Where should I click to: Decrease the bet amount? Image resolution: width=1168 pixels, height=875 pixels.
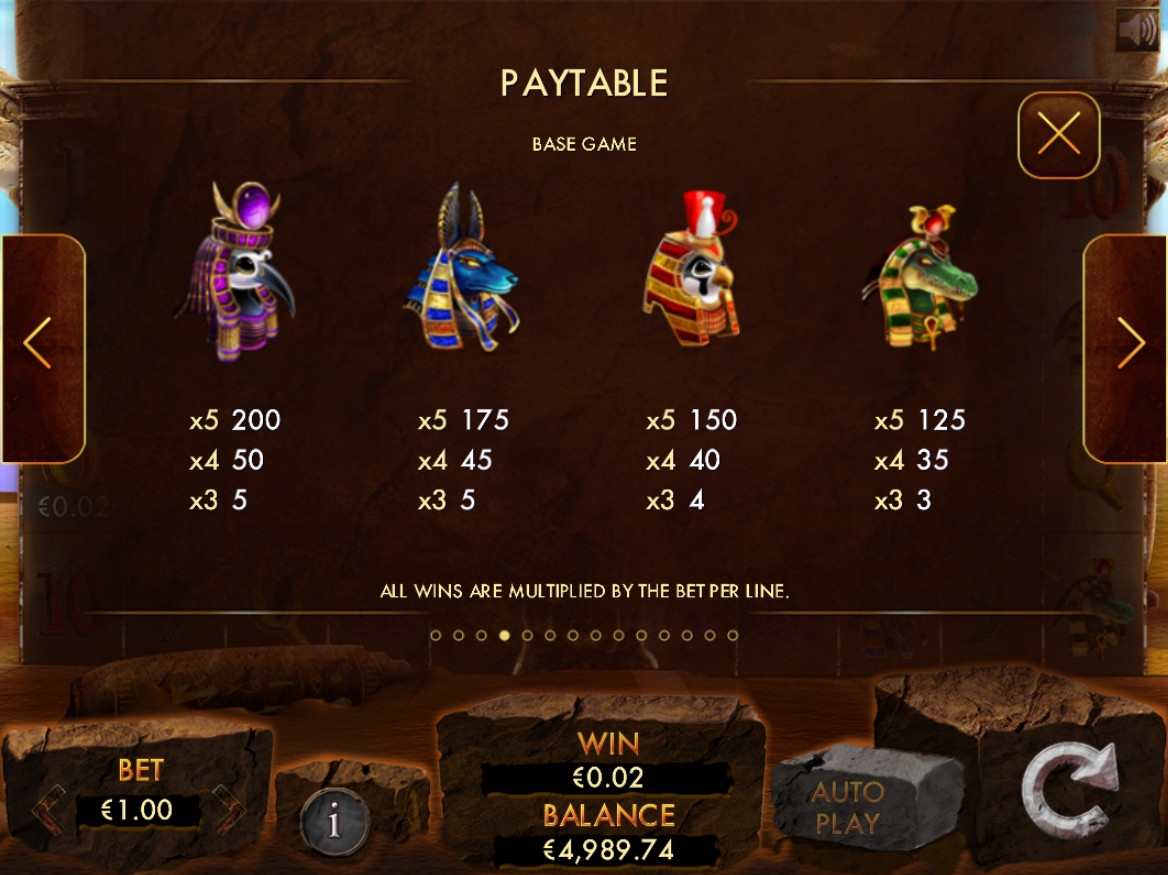point(48,808)
